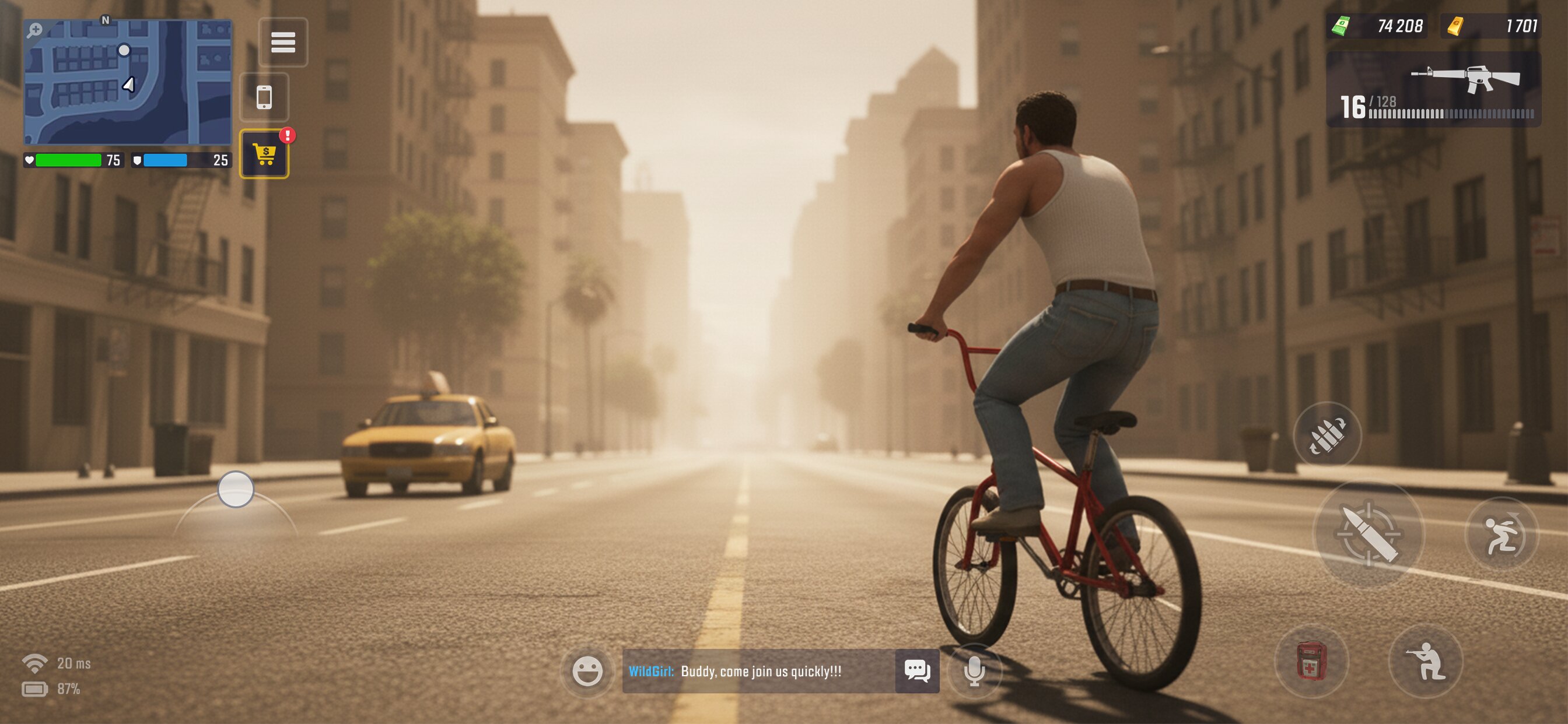Tap the cash balance counter

[x=1378, y=26]
